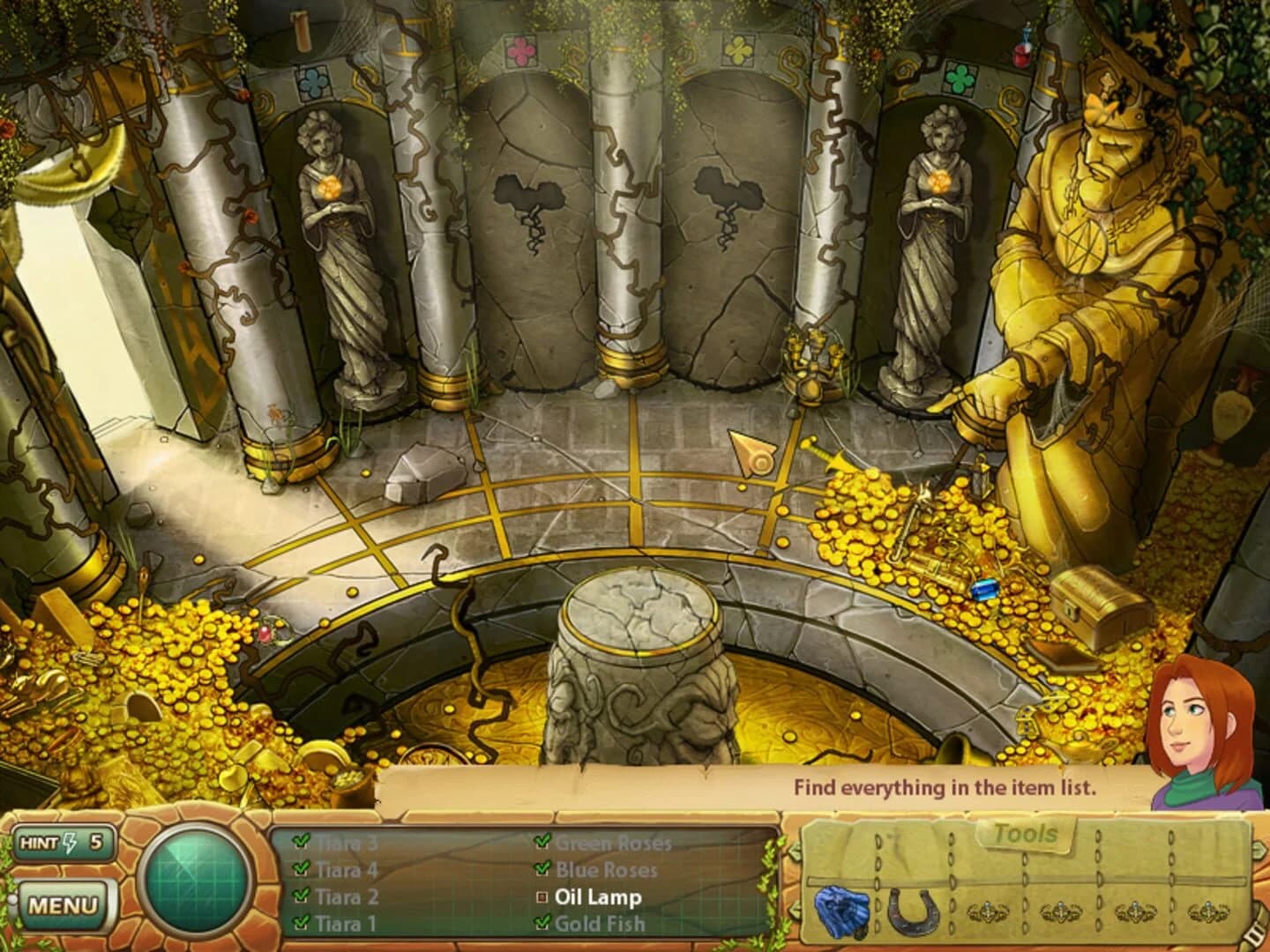Select the Blue Roses entry in the list
The image size is (1270, 952).
coord(606,868)
